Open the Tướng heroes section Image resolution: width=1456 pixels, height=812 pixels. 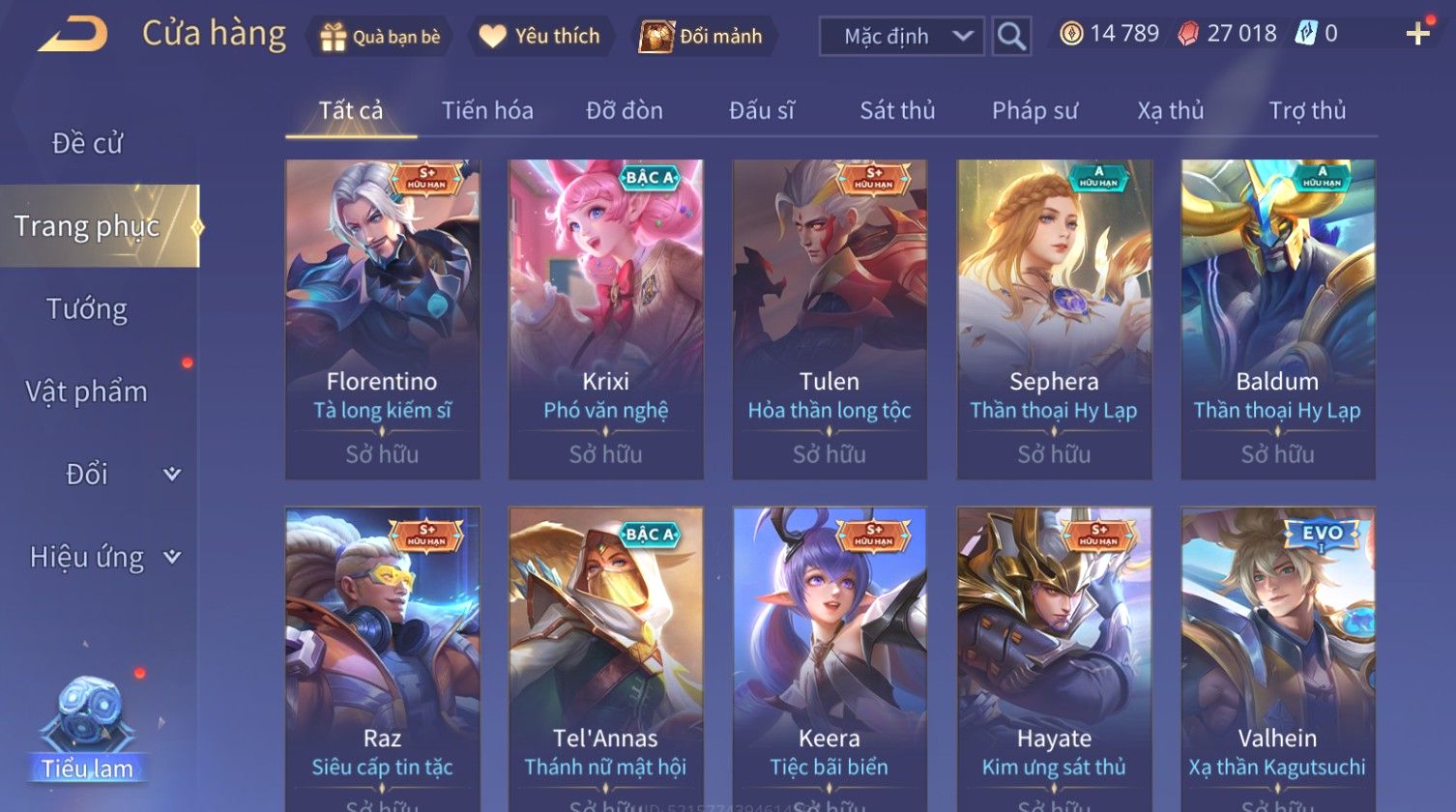pos(87,309)
